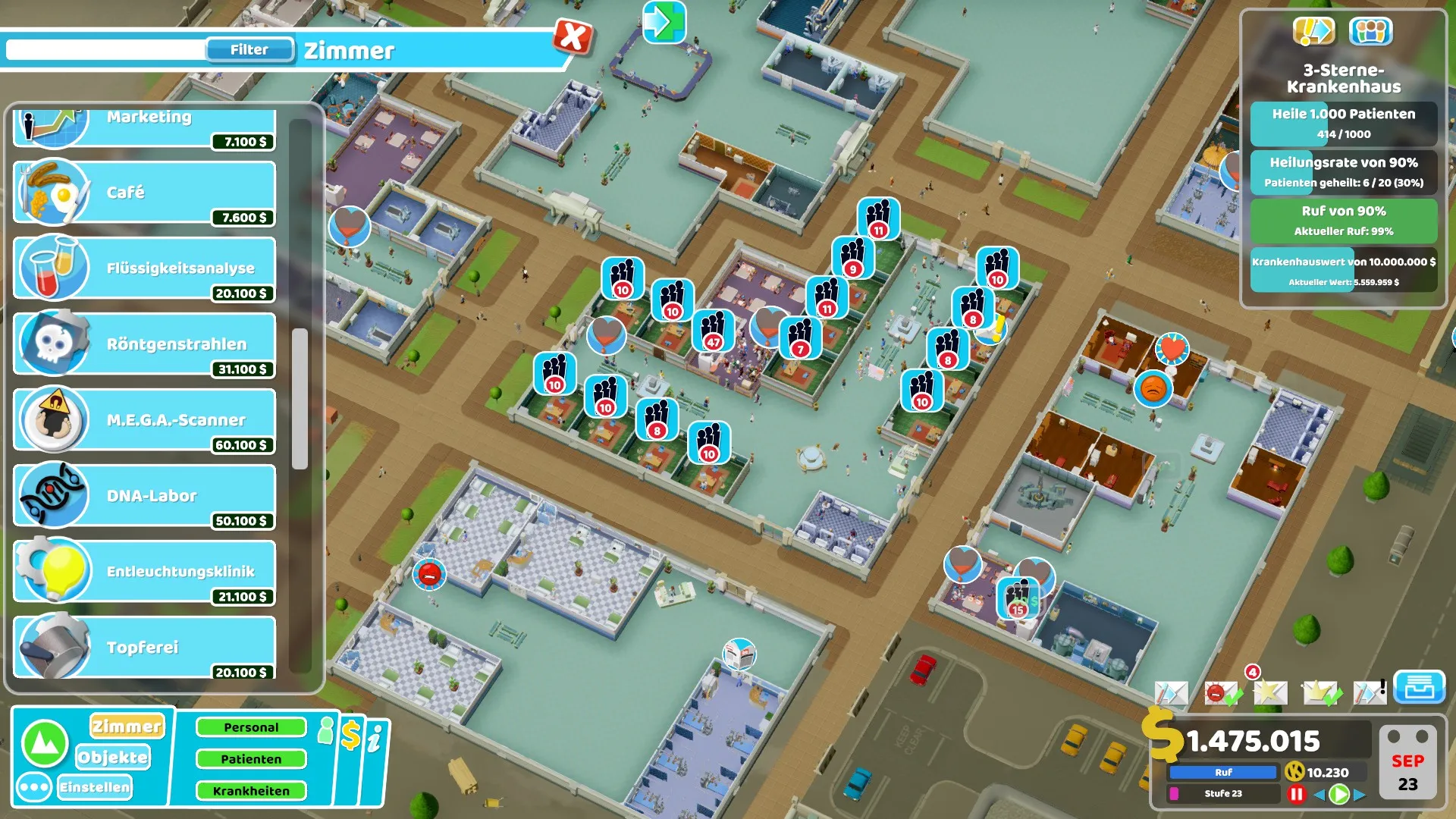The height and width of the screenshot is (819, 1456).
Task: Open the three-dots options menu
Action: click(34, 787)
